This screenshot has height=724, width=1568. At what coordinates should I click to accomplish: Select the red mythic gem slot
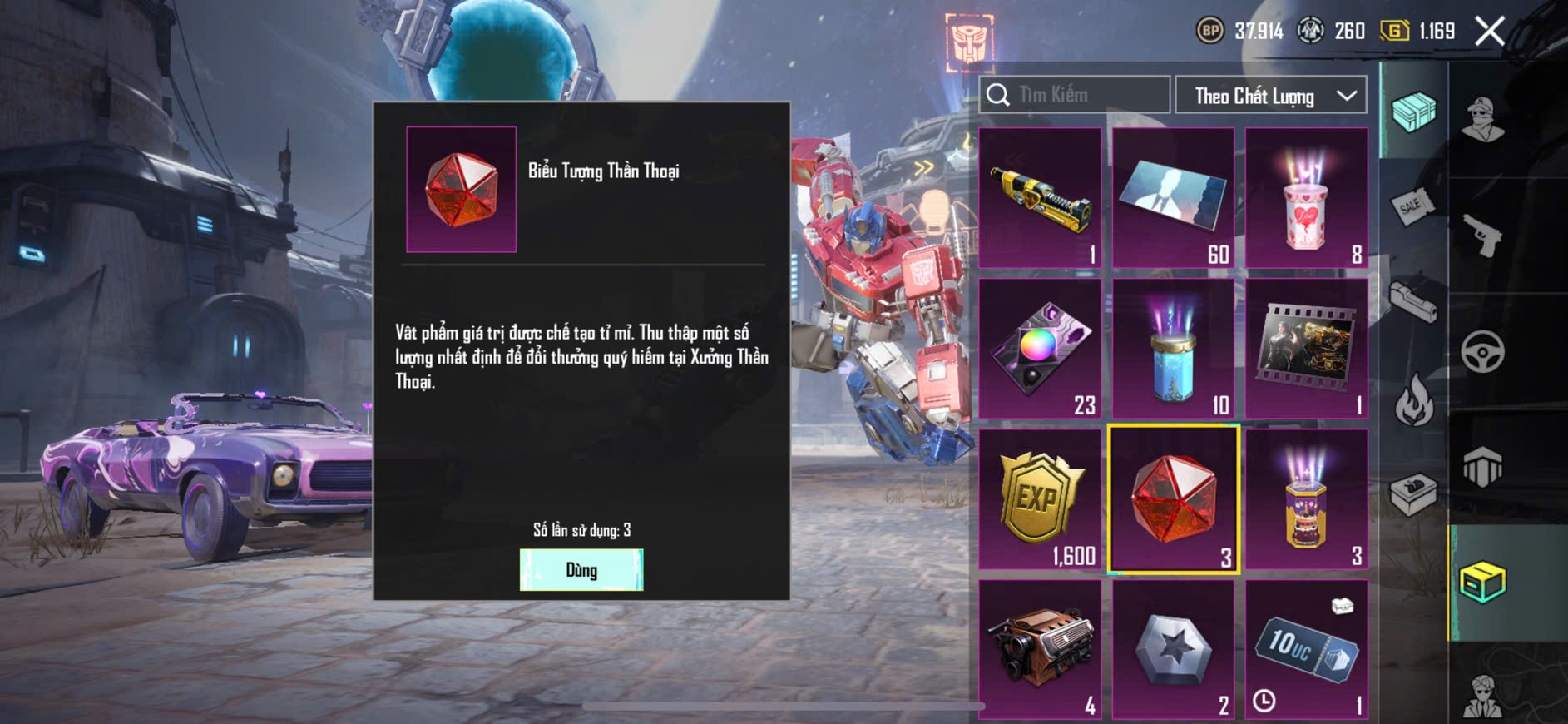coord(1173,499)
